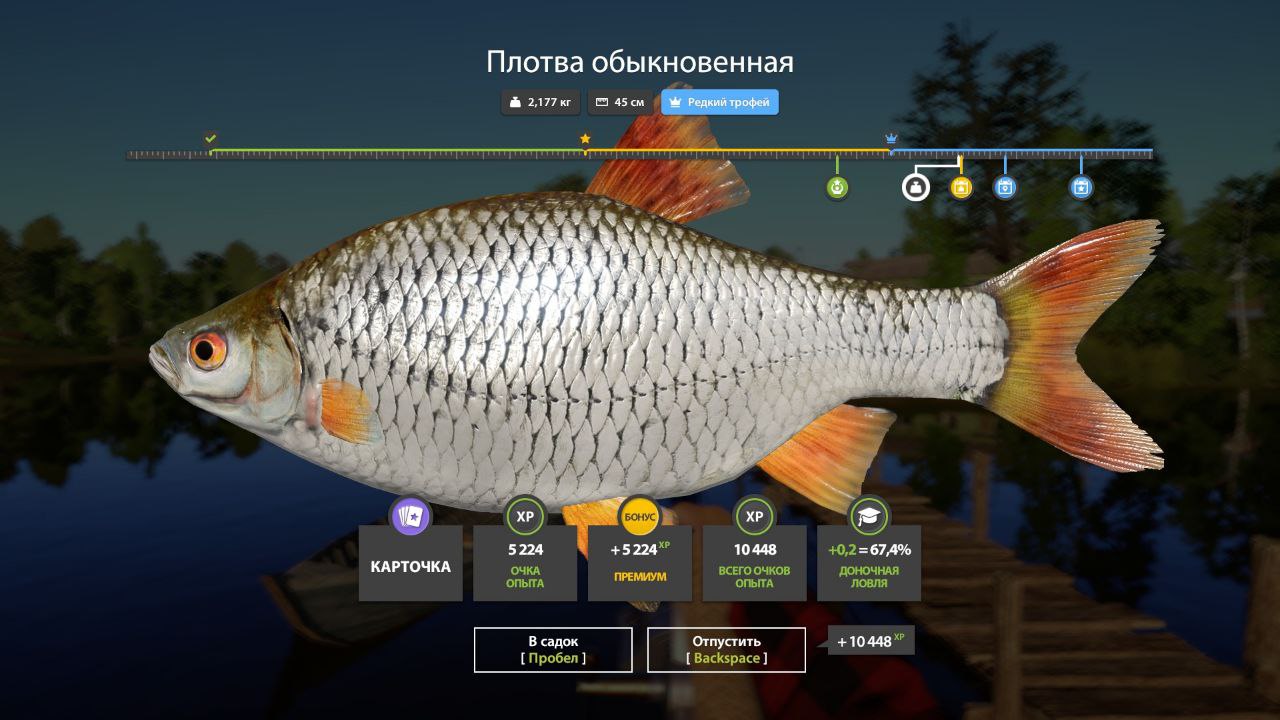The image size is (1280, 720).
Task: Click the green medal icon below the ruler
Action: pos(836,187)
